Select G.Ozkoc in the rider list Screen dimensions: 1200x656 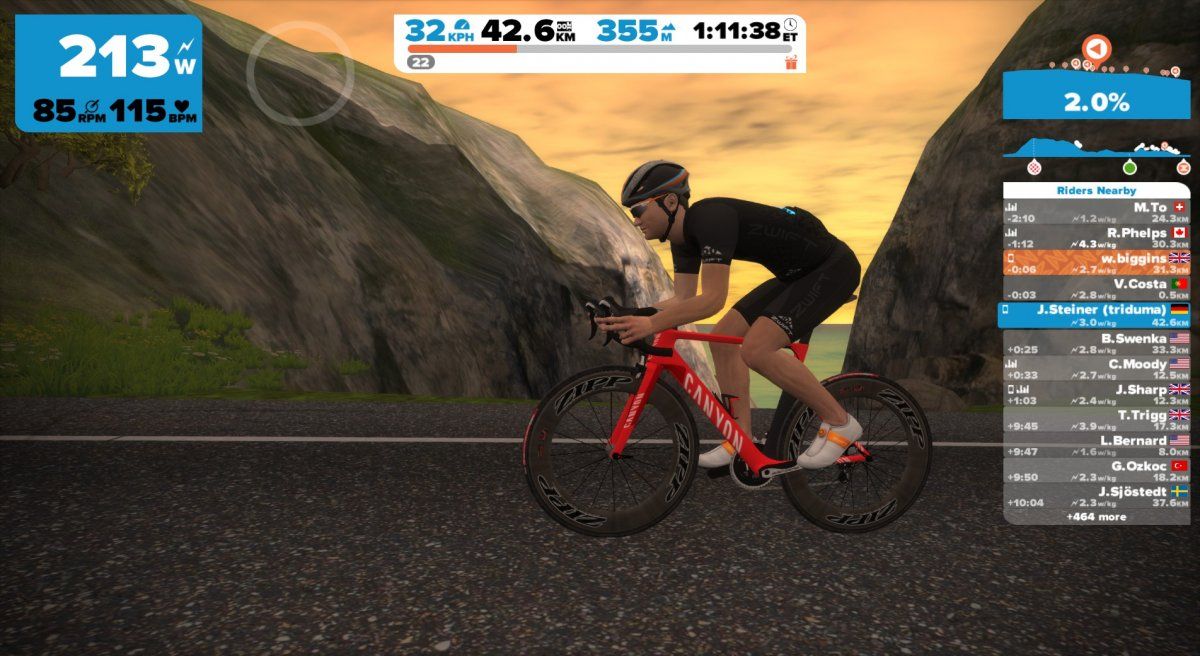[1096, 471]
